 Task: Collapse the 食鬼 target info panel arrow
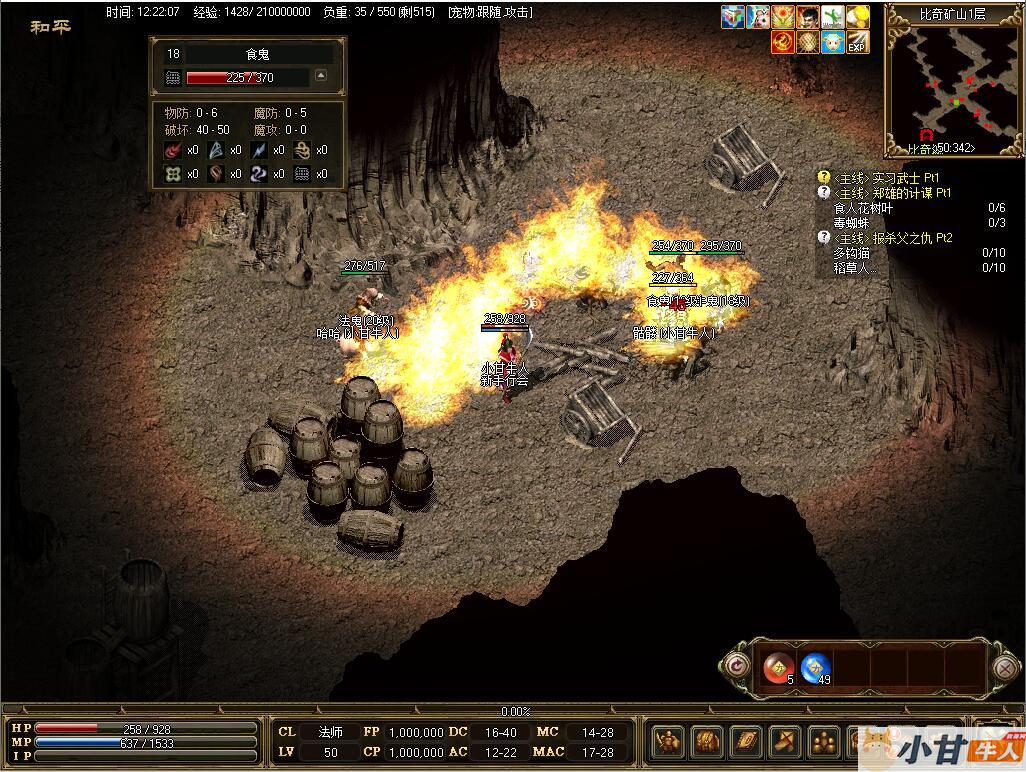coord(321,75)
